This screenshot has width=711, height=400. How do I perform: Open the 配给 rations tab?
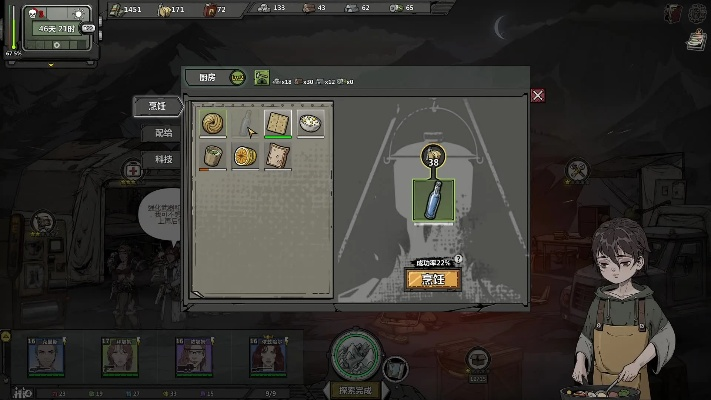pyautogui.click(x=163, y=133)
